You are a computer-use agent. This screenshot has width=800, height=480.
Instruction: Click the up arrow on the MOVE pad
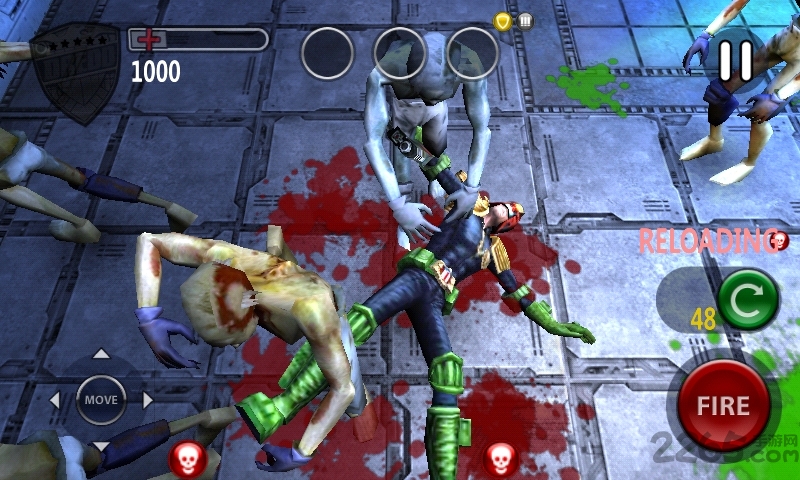(x=101, y=354)
